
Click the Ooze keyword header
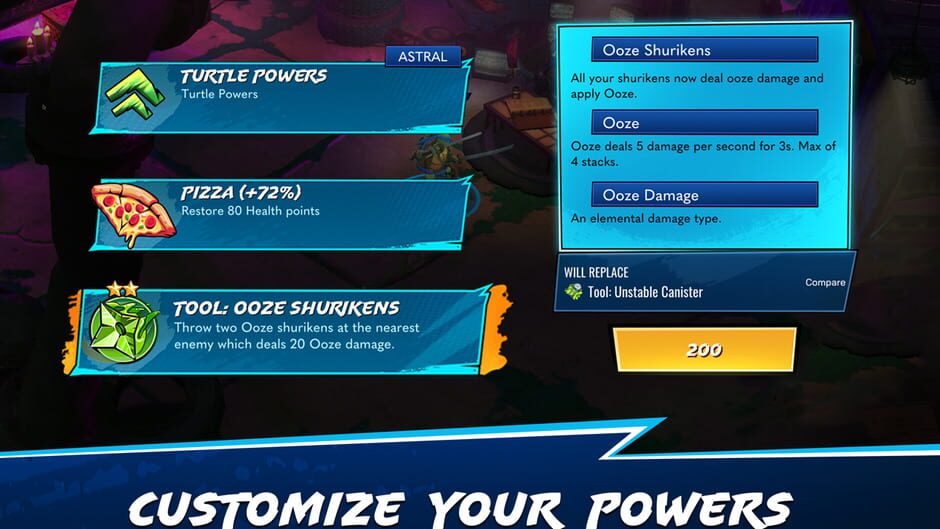(704, 123)
